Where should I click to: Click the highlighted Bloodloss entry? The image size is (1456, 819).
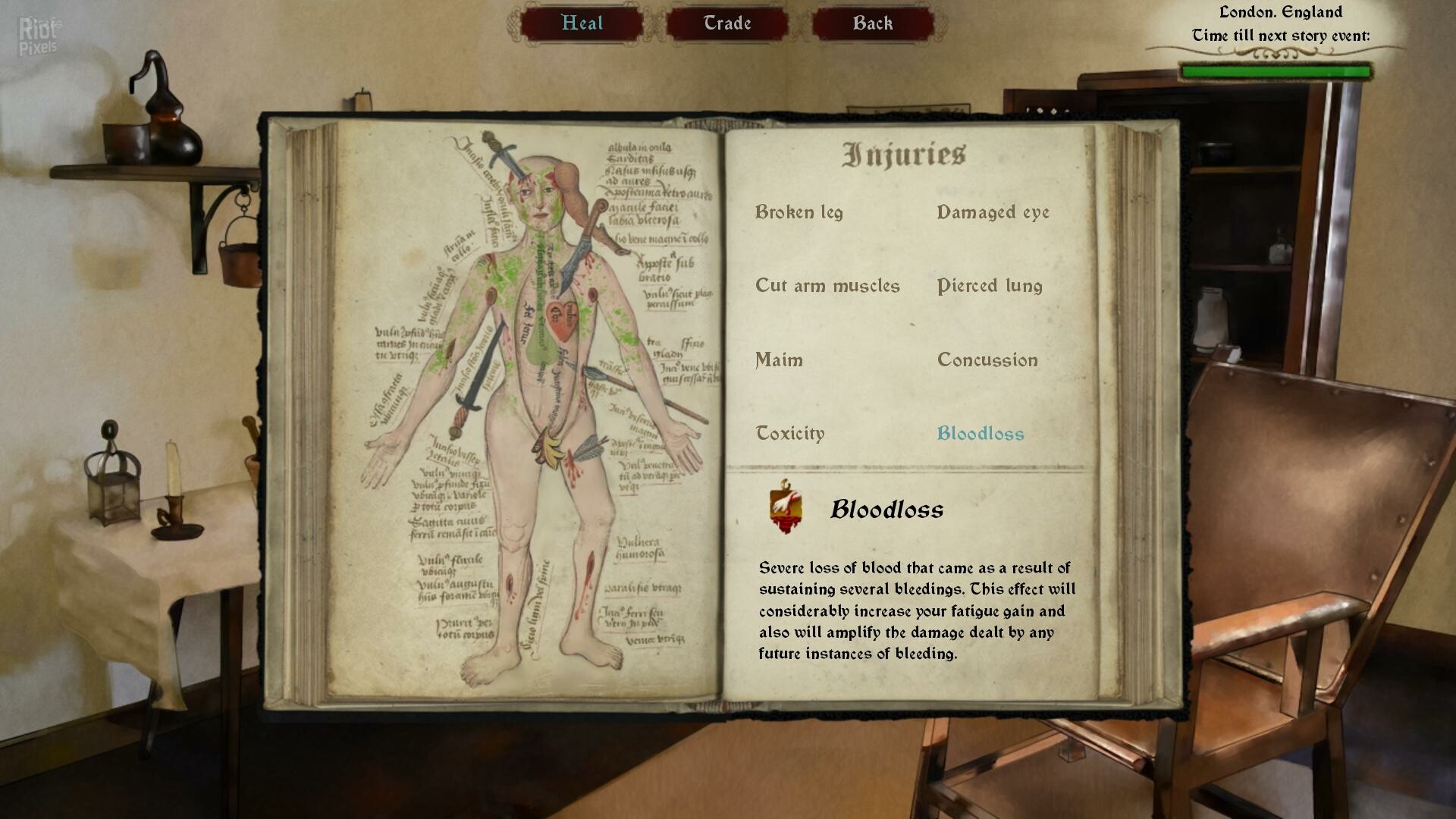click(981, 433)
